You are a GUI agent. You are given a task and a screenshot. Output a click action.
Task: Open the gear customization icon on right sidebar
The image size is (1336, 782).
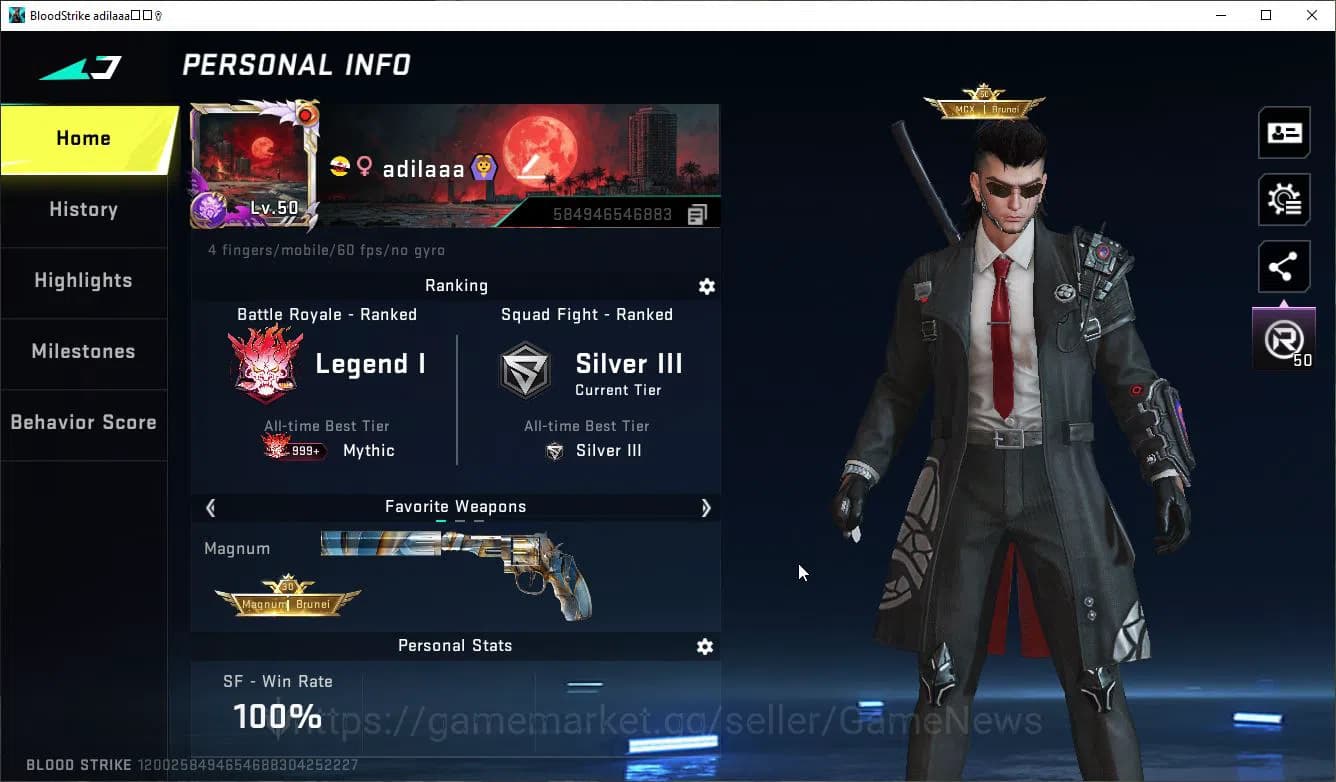(1284, 199)
